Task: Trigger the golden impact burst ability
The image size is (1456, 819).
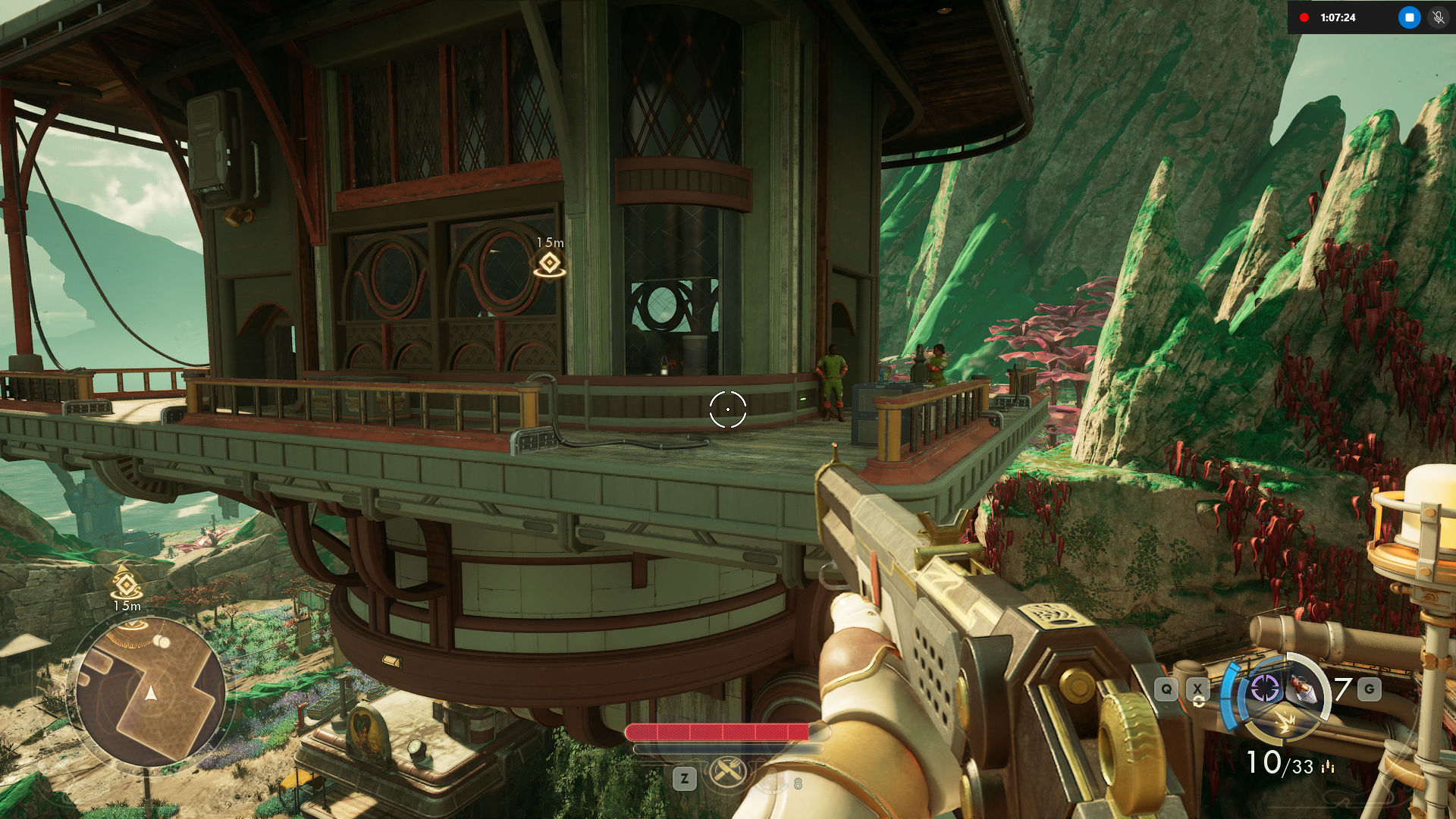Action: (1283, 720)
